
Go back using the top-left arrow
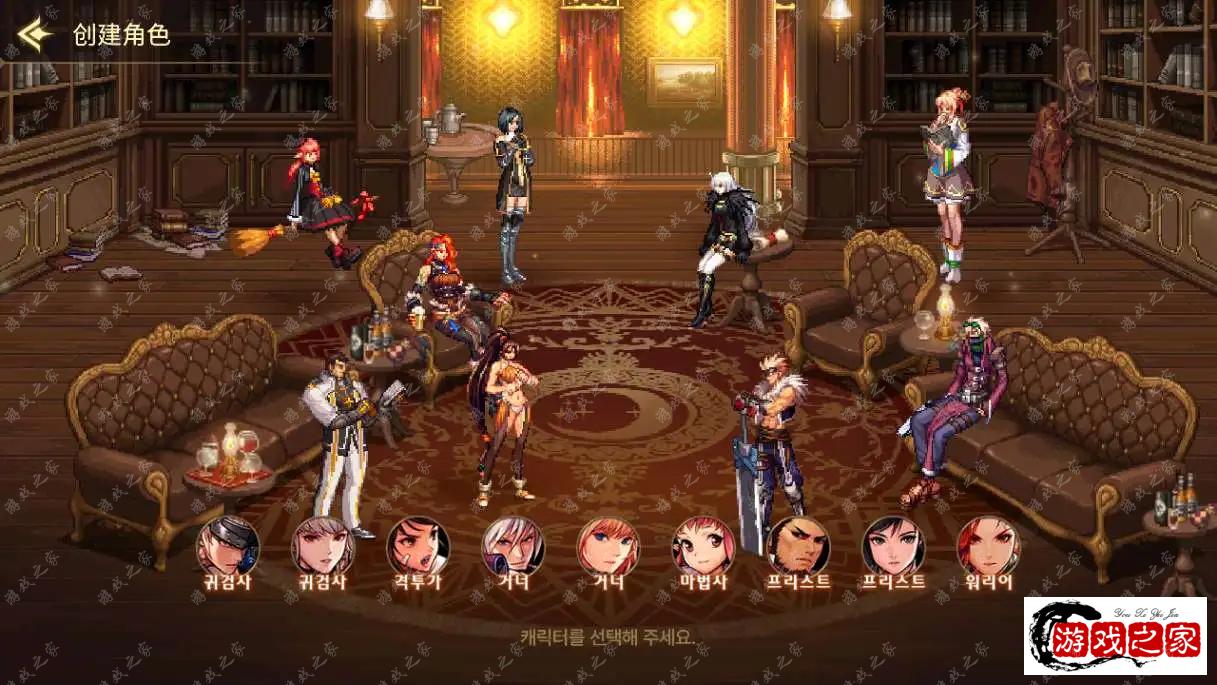[x=34, y=35]
